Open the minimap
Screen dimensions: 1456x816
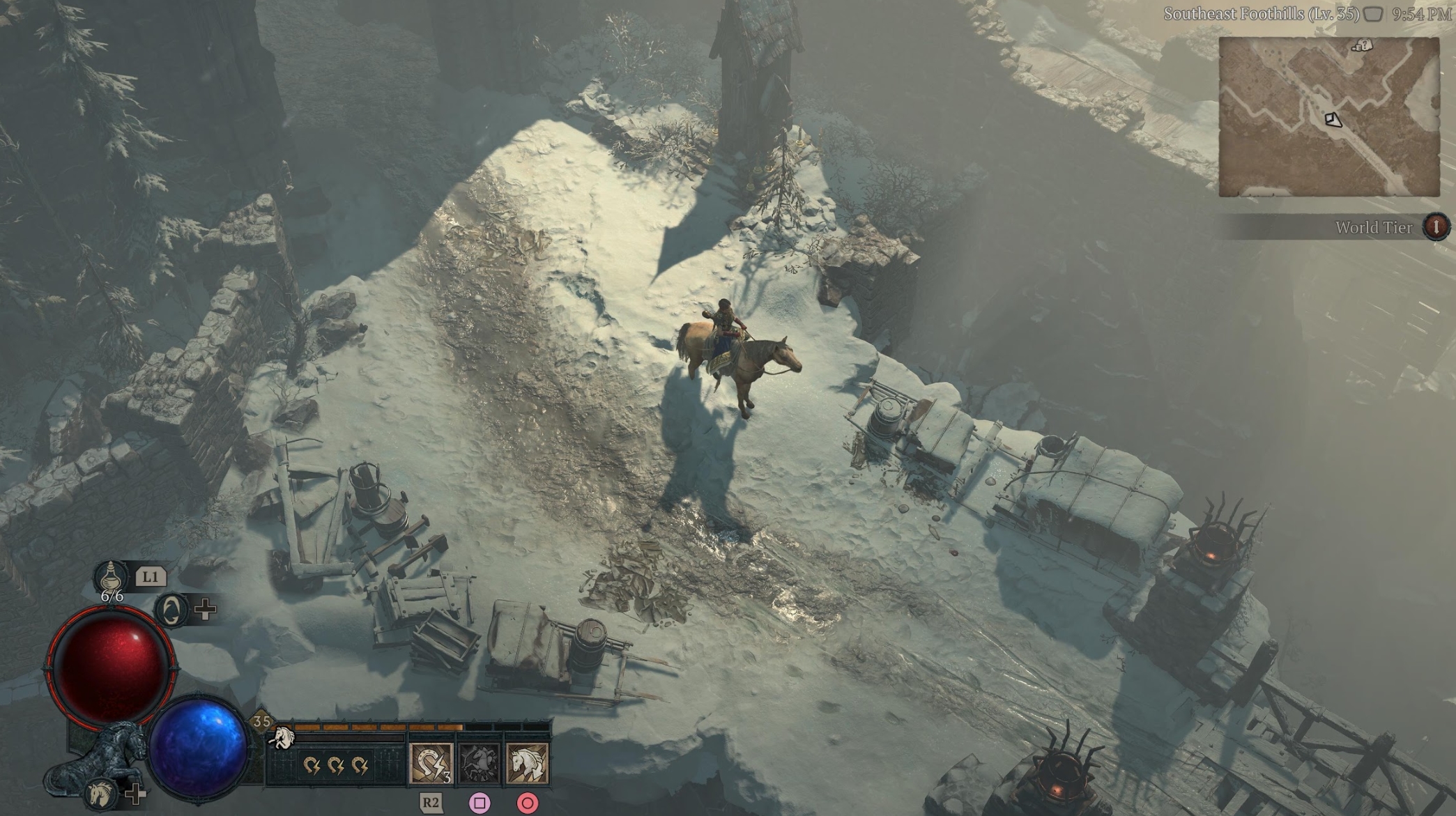coord(1328,116)
